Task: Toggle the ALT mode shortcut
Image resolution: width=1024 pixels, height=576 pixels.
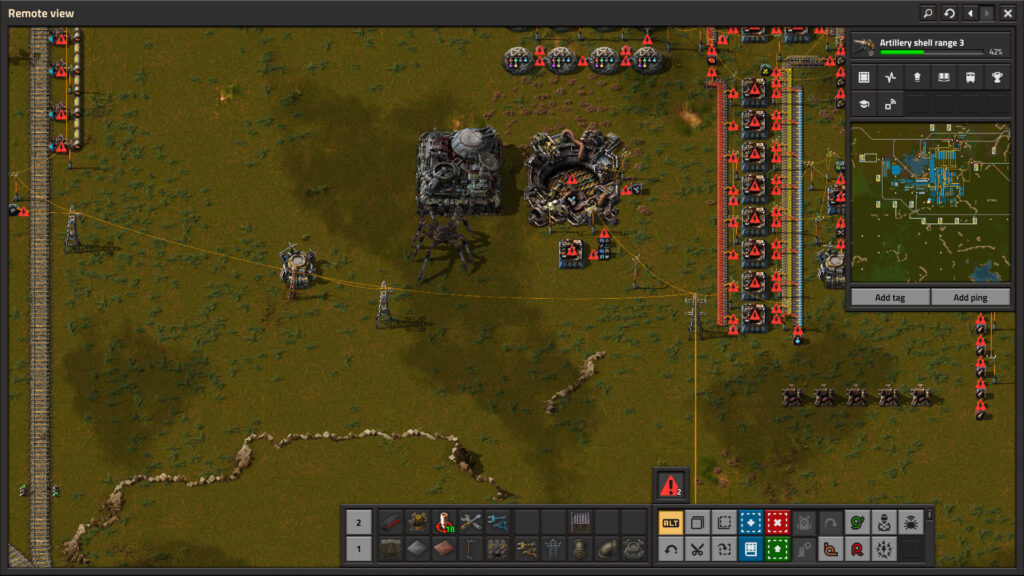Action: pos(671,522)
